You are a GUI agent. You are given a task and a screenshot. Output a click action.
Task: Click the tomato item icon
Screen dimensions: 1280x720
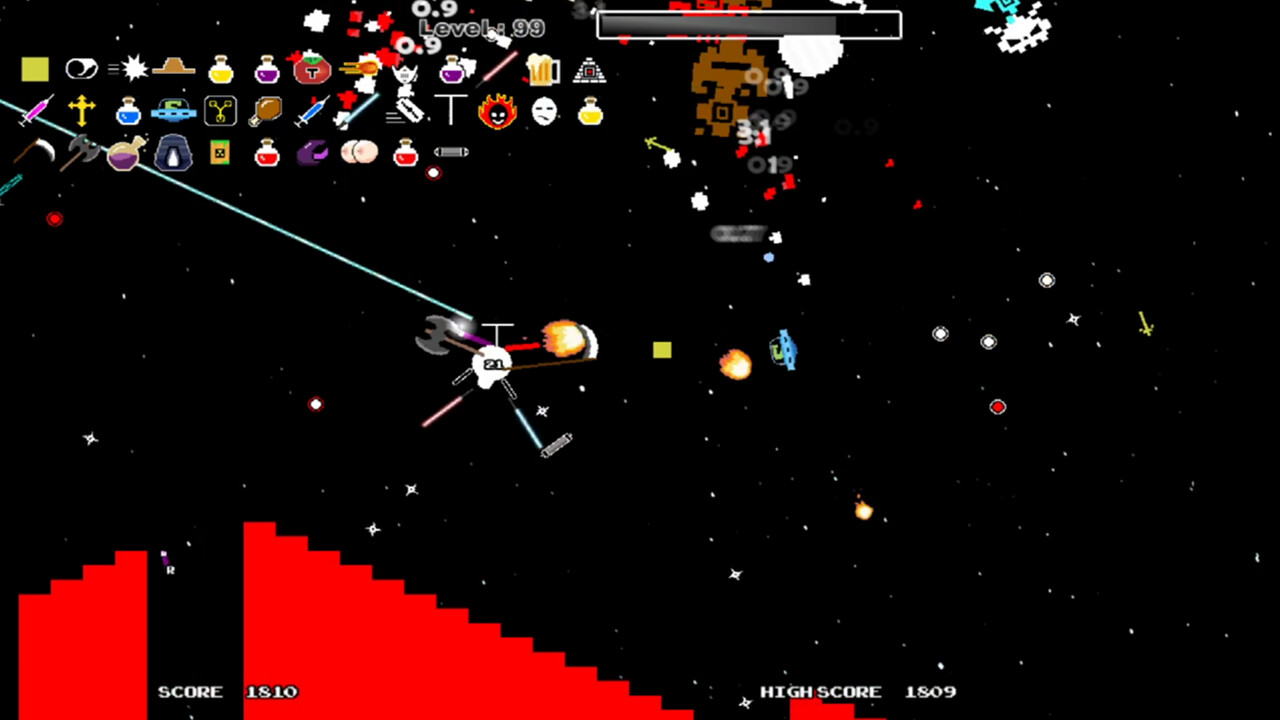click(x=311, y=70)
